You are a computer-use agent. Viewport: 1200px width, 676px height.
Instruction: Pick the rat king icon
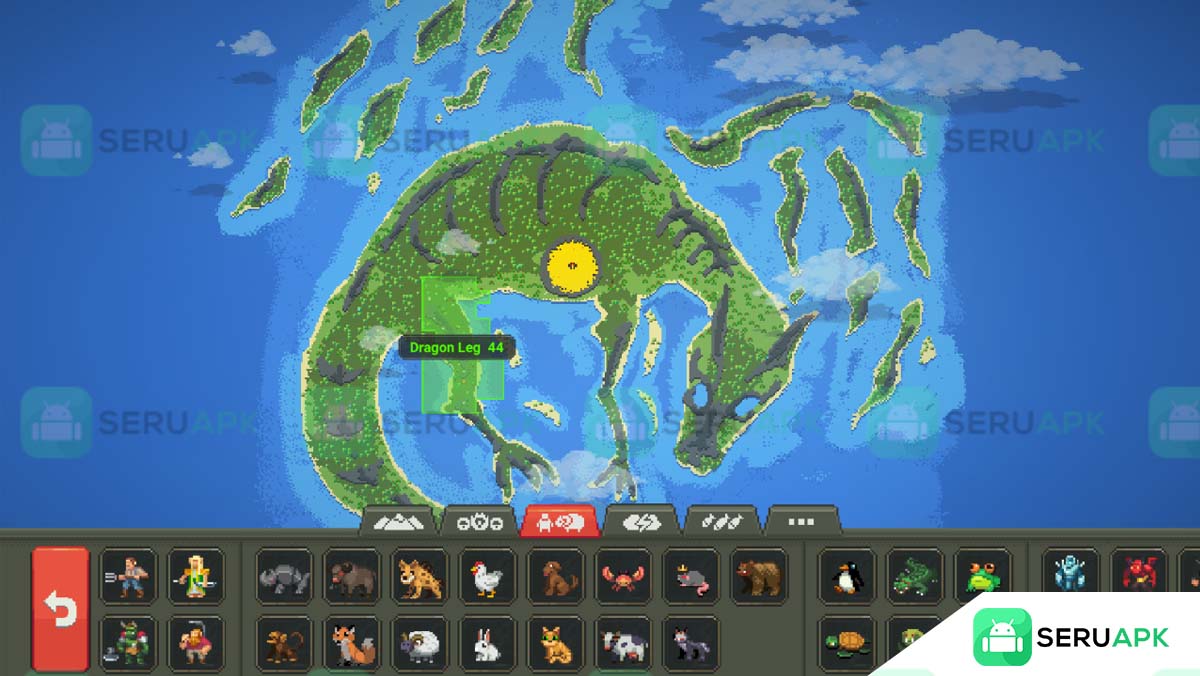pyautogui.click(x=691, y=576)
